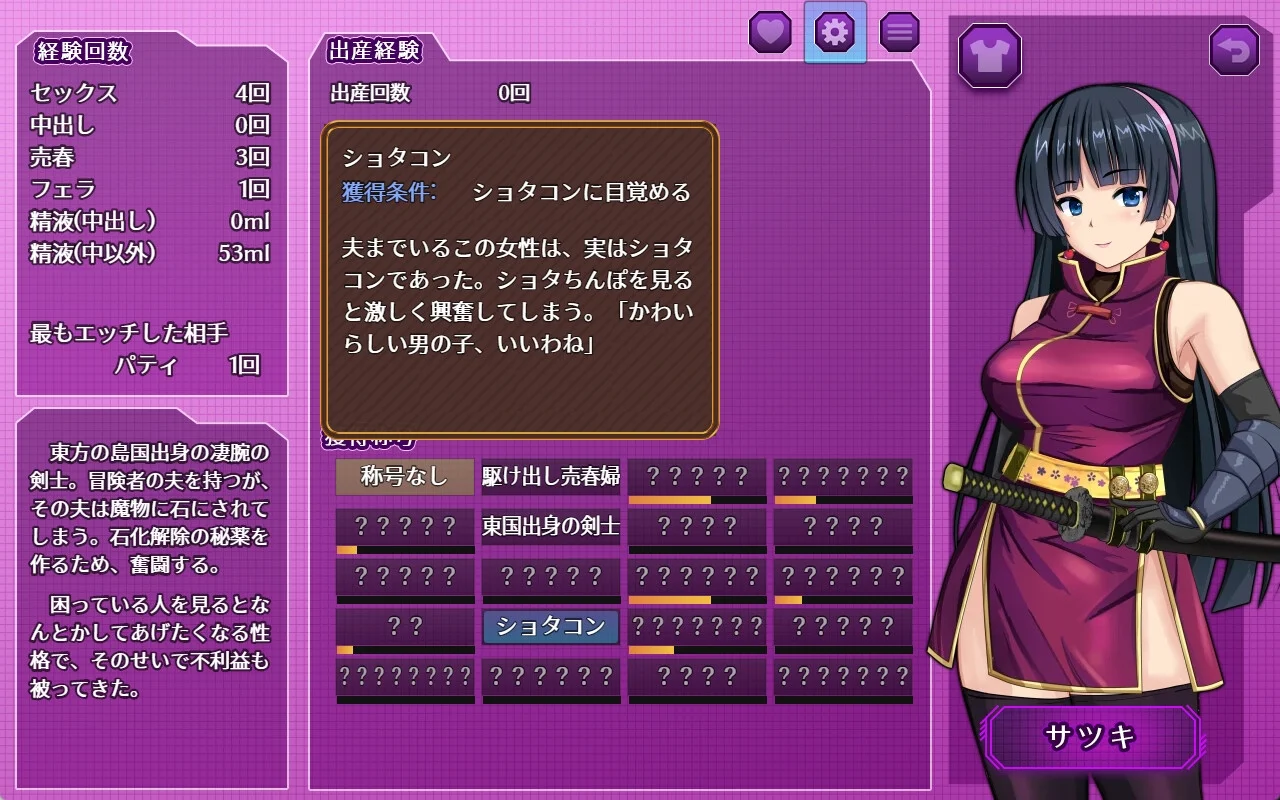The image size is (1280, 800).
Task: Select the 称号なし title
Action: [x=405, y=477]
